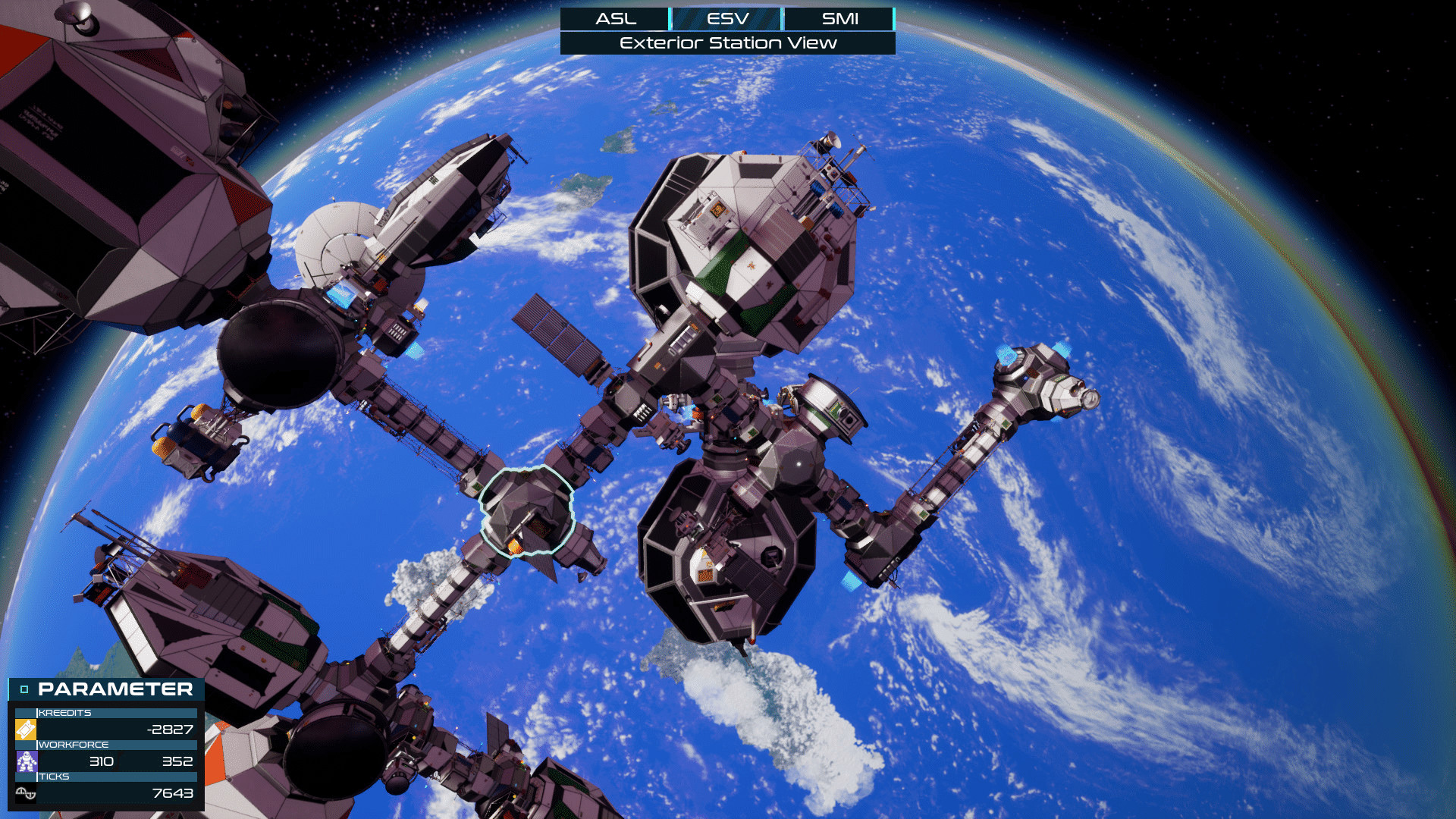
Task: Select the highlighted station hub module
Action: tap(526, 511)
